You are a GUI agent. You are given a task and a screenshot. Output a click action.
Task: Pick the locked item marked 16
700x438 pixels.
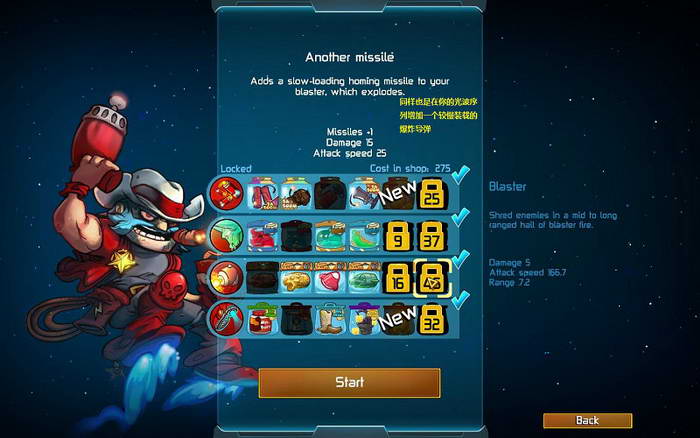click(x=398, y=277)
